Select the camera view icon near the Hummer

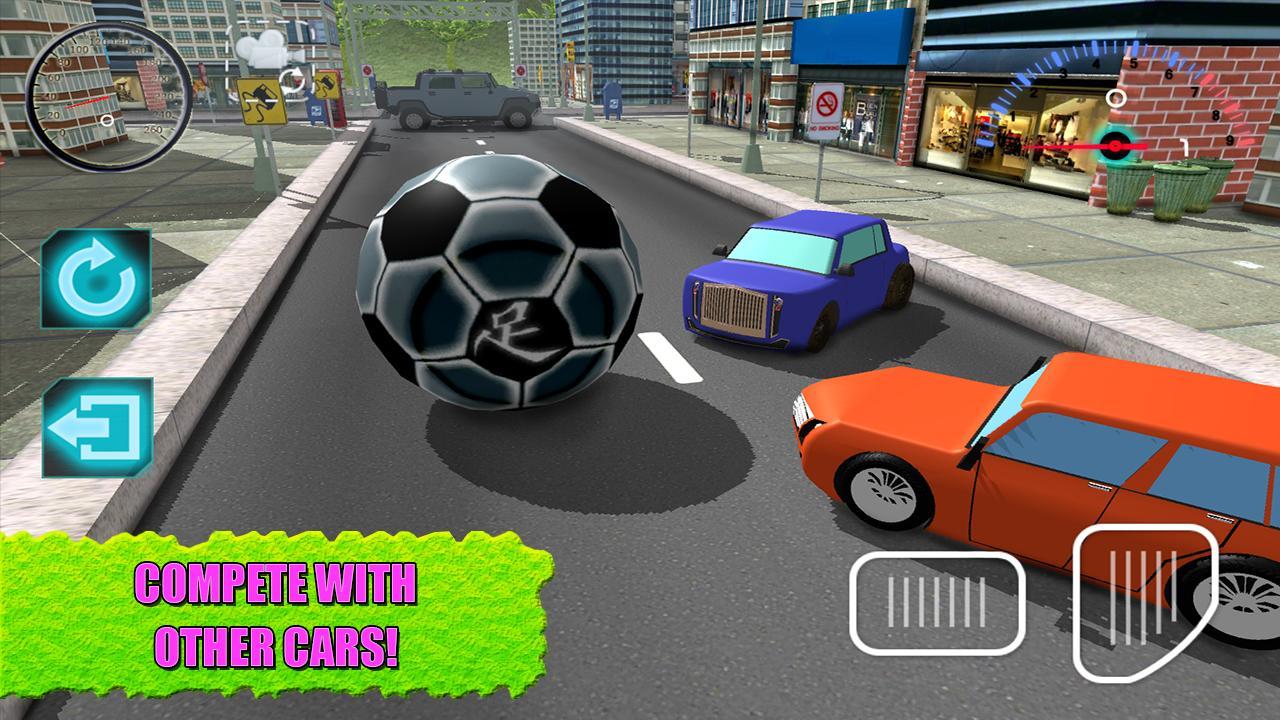(x=262, y=52)
